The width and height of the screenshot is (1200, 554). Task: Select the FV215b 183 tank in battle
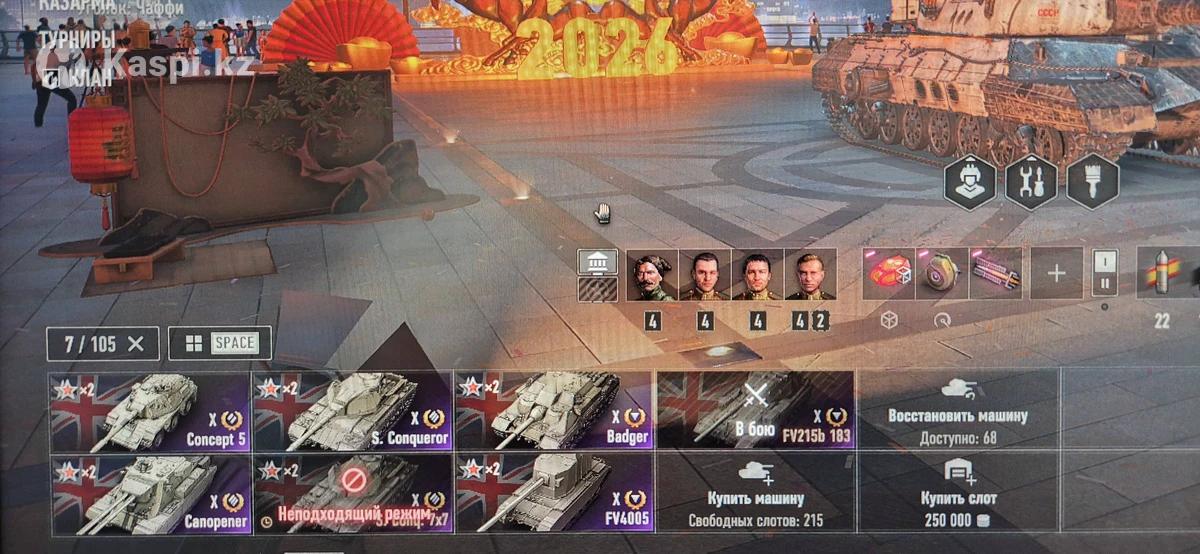[755, 412]
